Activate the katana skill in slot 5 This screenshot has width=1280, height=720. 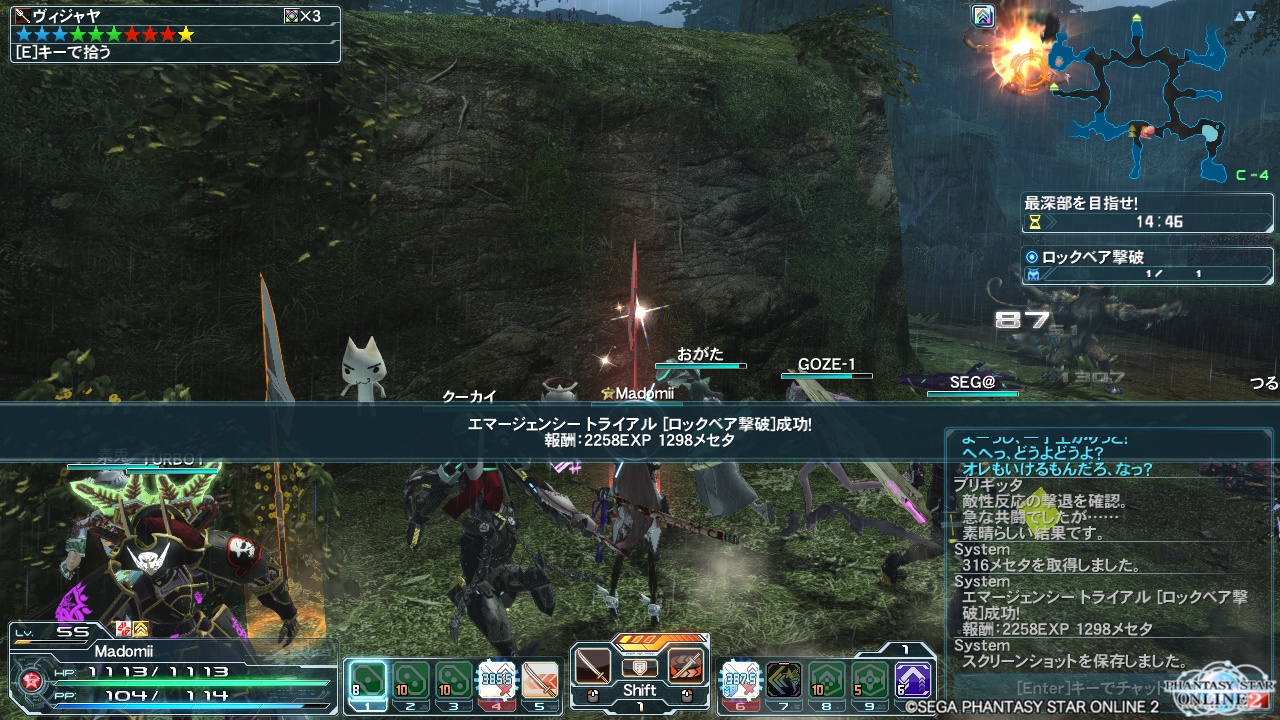540,680
